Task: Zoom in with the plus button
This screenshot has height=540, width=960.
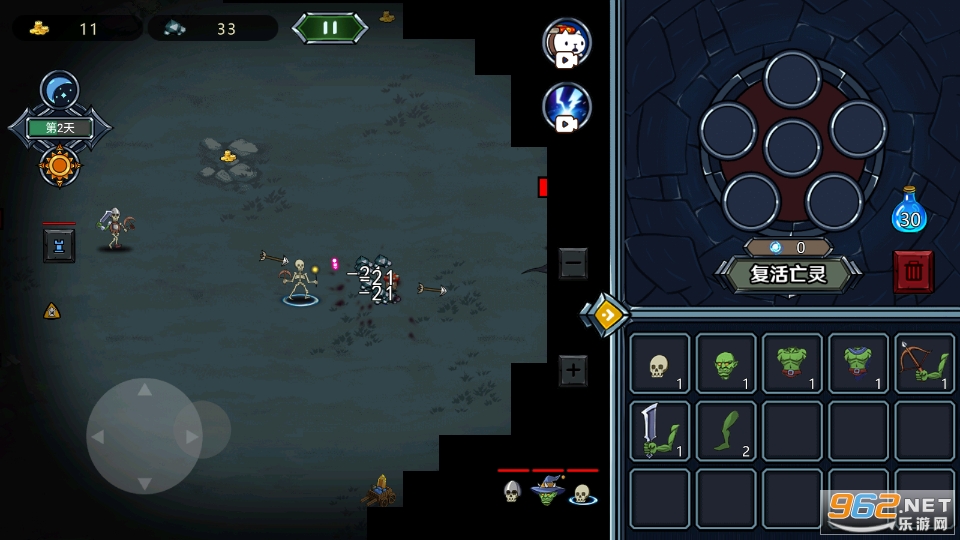Action: tap(573, 371)
